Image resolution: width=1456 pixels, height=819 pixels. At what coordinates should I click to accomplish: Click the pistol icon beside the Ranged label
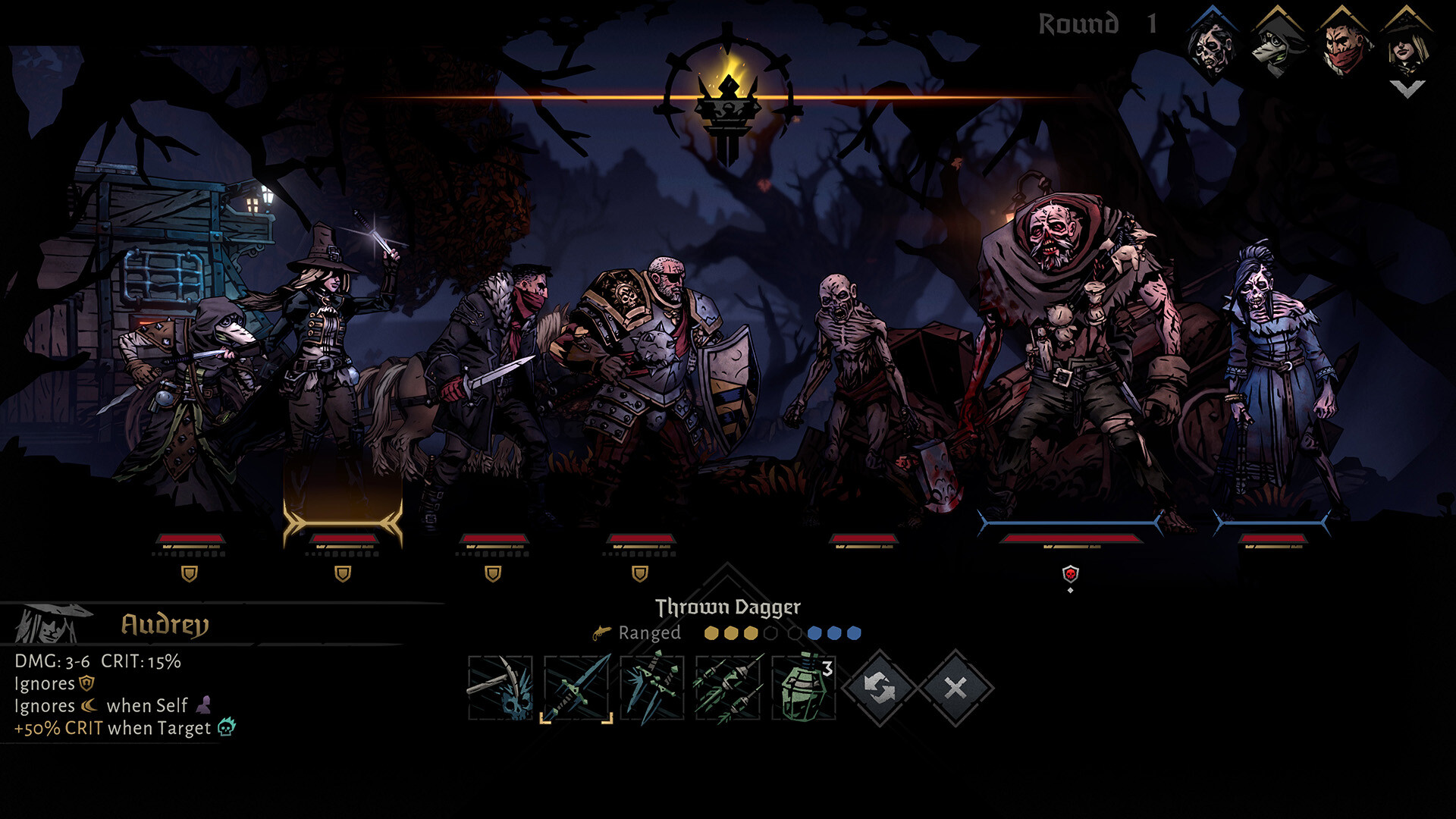(x=600, y=632)
